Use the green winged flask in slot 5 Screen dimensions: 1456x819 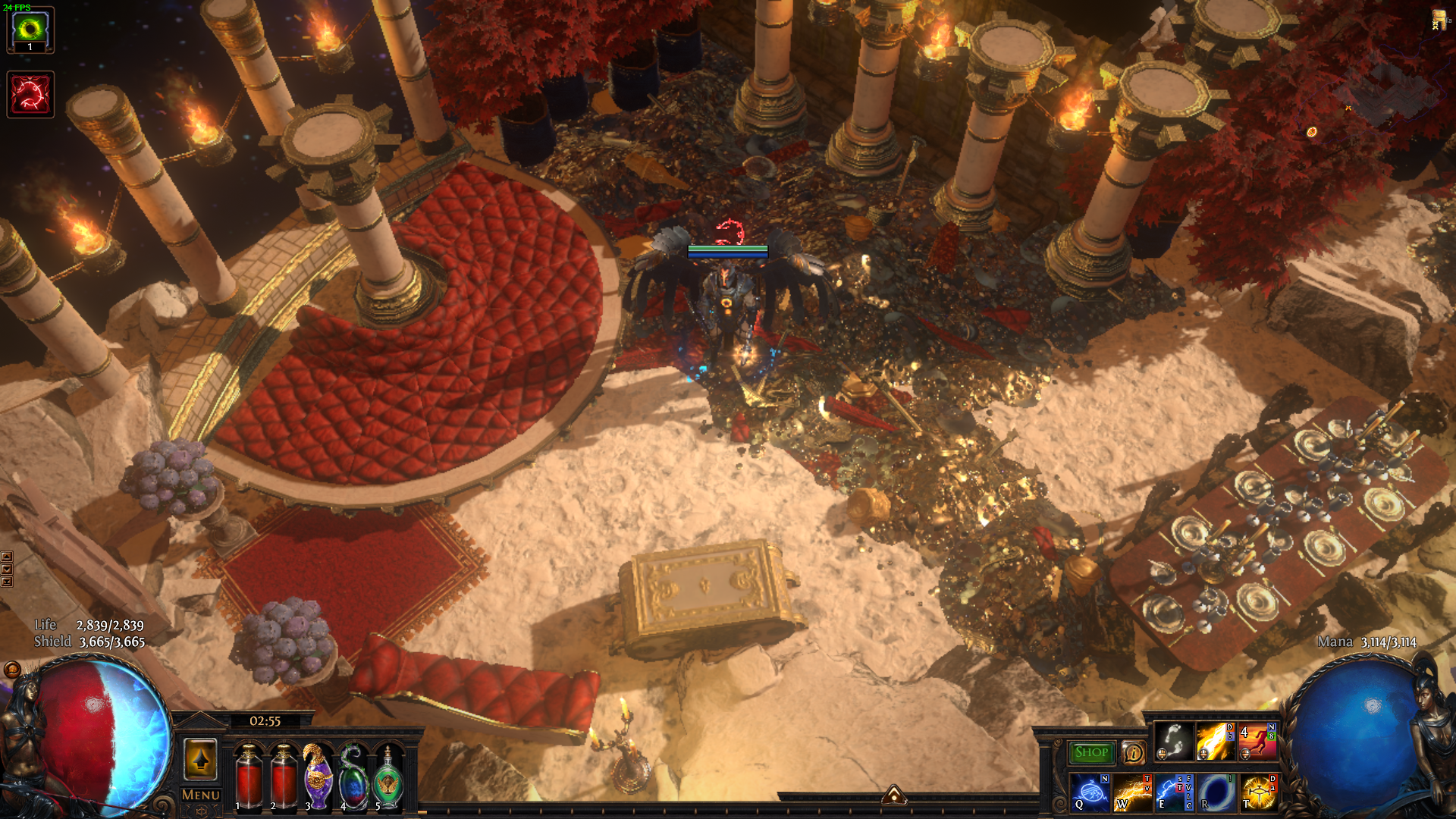click(x=388, y=777)
